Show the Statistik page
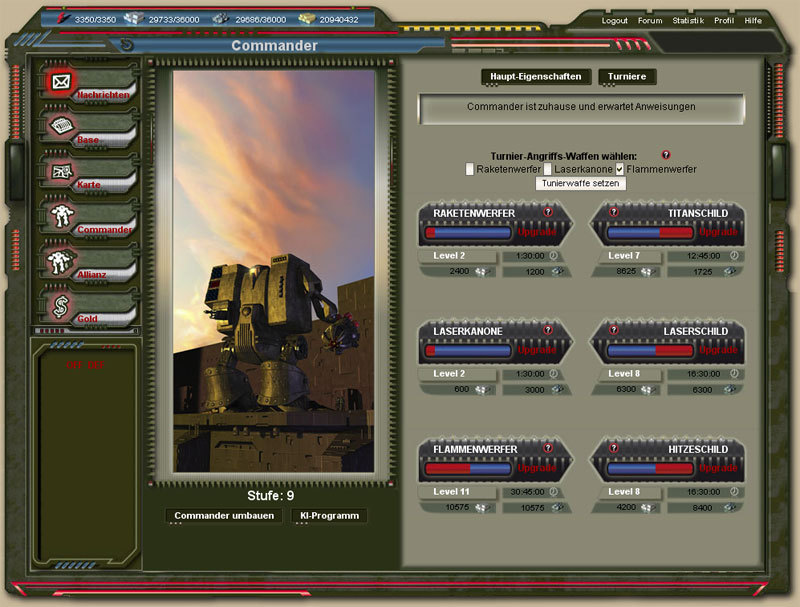The width and height of the screenshot is (800, 607). pyautogui.click(x=688, y=21)
